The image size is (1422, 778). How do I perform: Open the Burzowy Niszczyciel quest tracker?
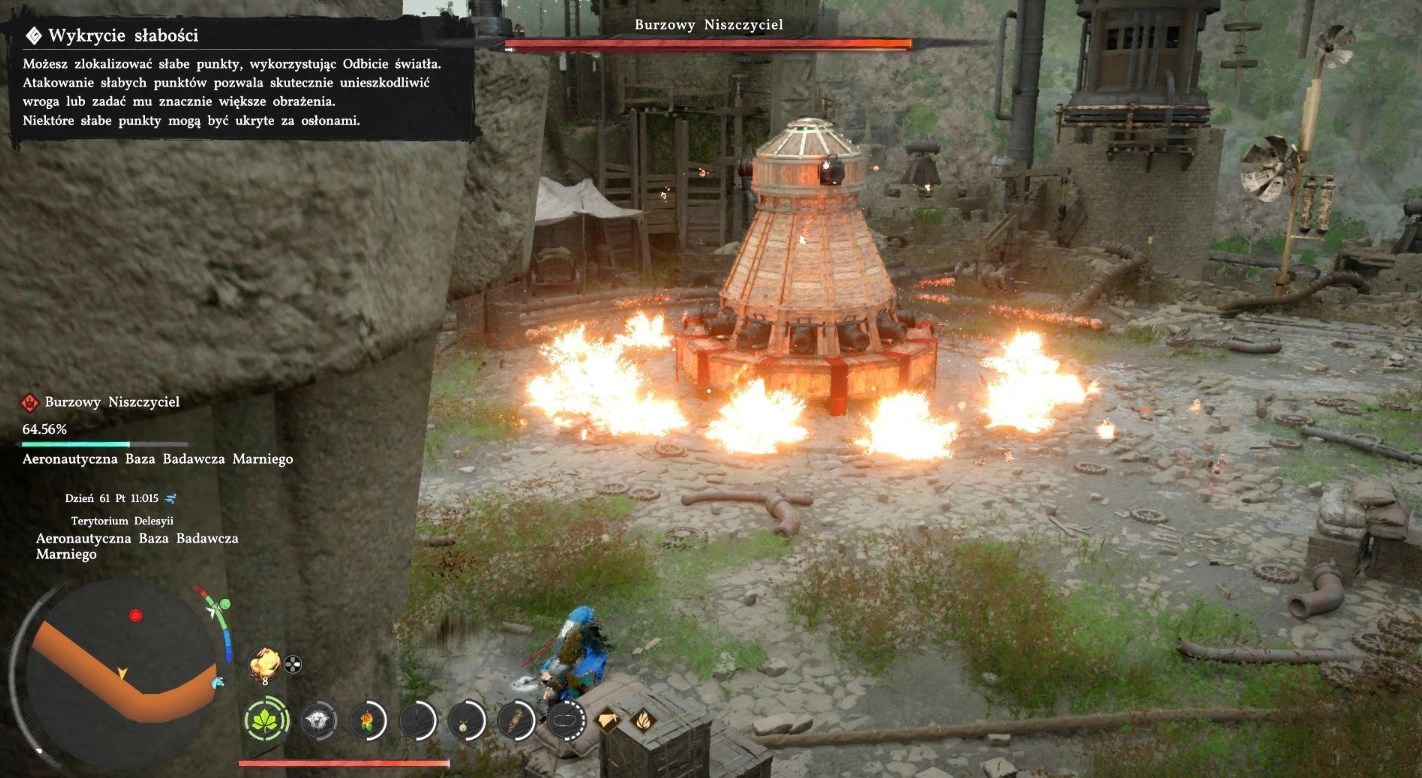tap(100, 402)
